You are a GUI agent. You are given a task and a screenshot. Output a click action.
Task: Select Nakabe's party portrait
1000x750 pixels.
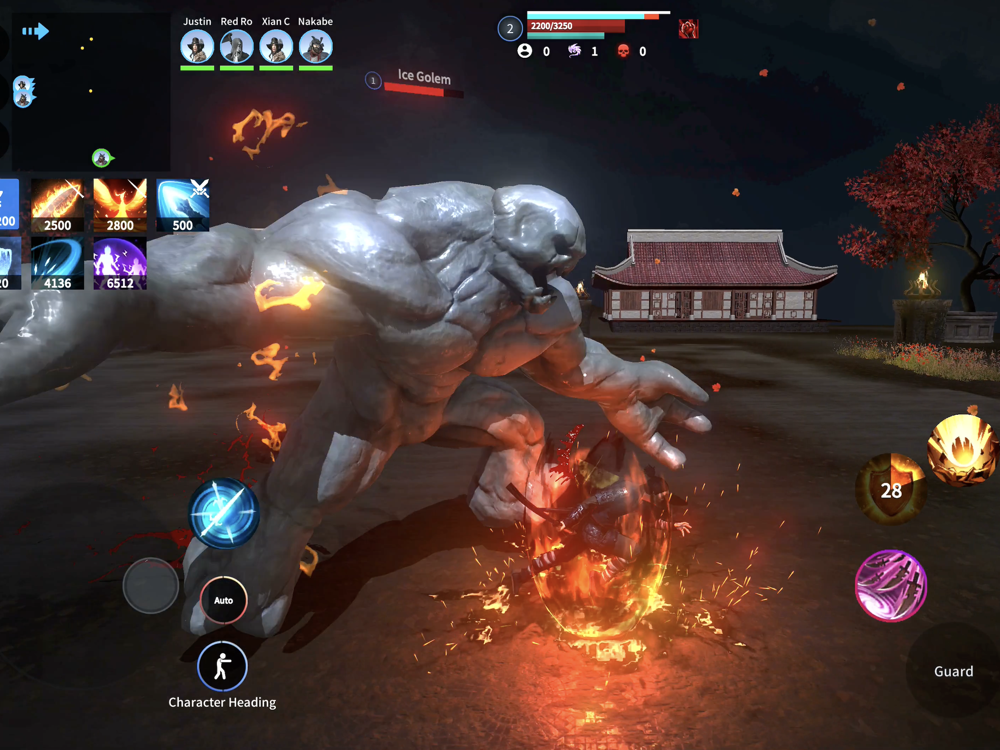(x=316, y=46)
